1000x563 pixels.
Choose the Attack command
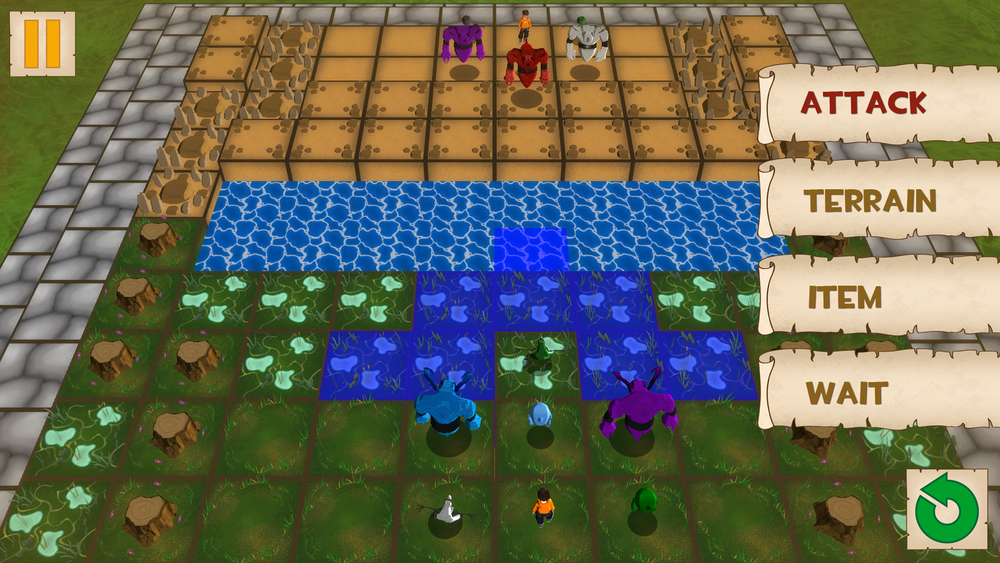tap(864, 103)
